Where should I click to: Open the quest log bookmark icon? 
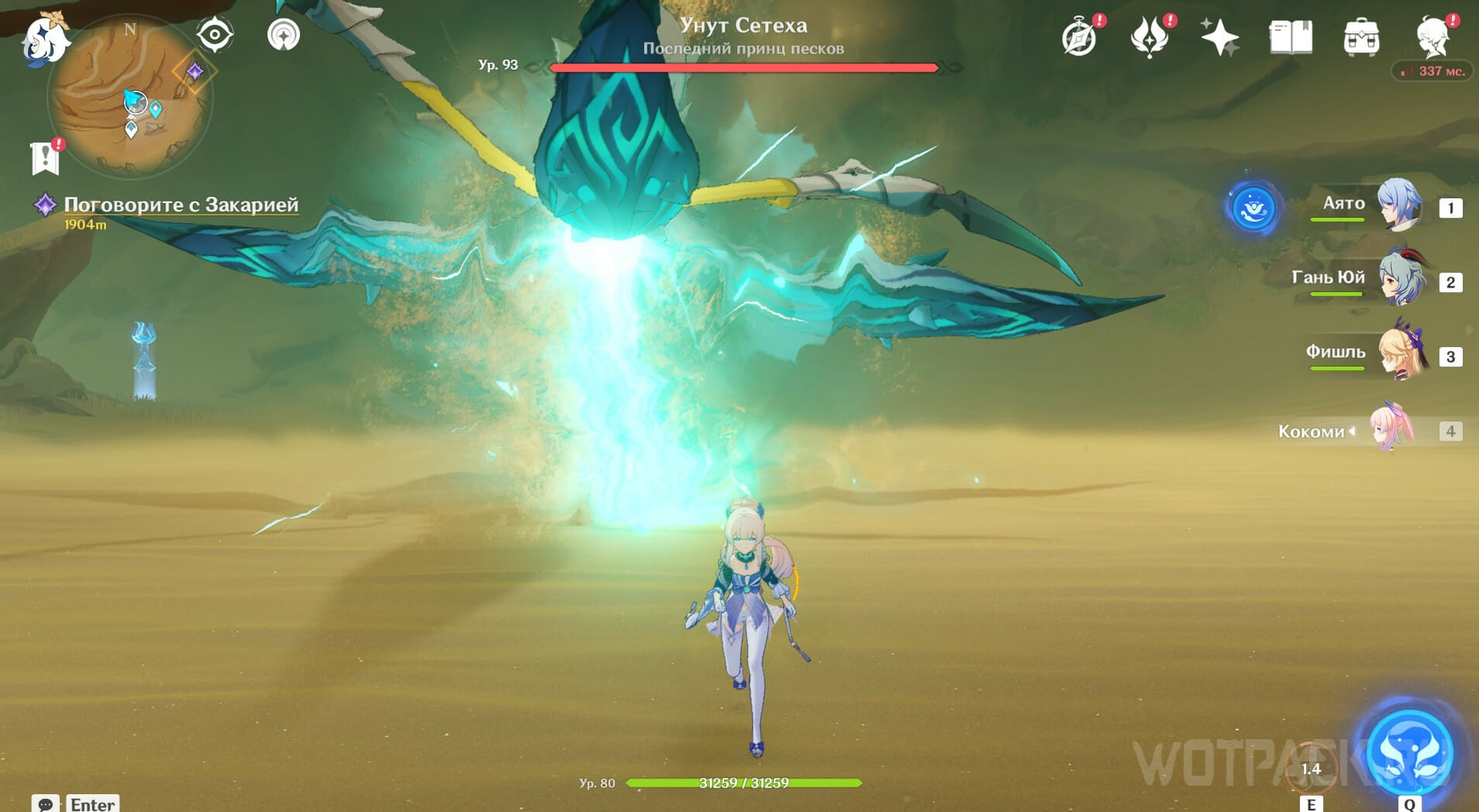(x=46, y=157)
